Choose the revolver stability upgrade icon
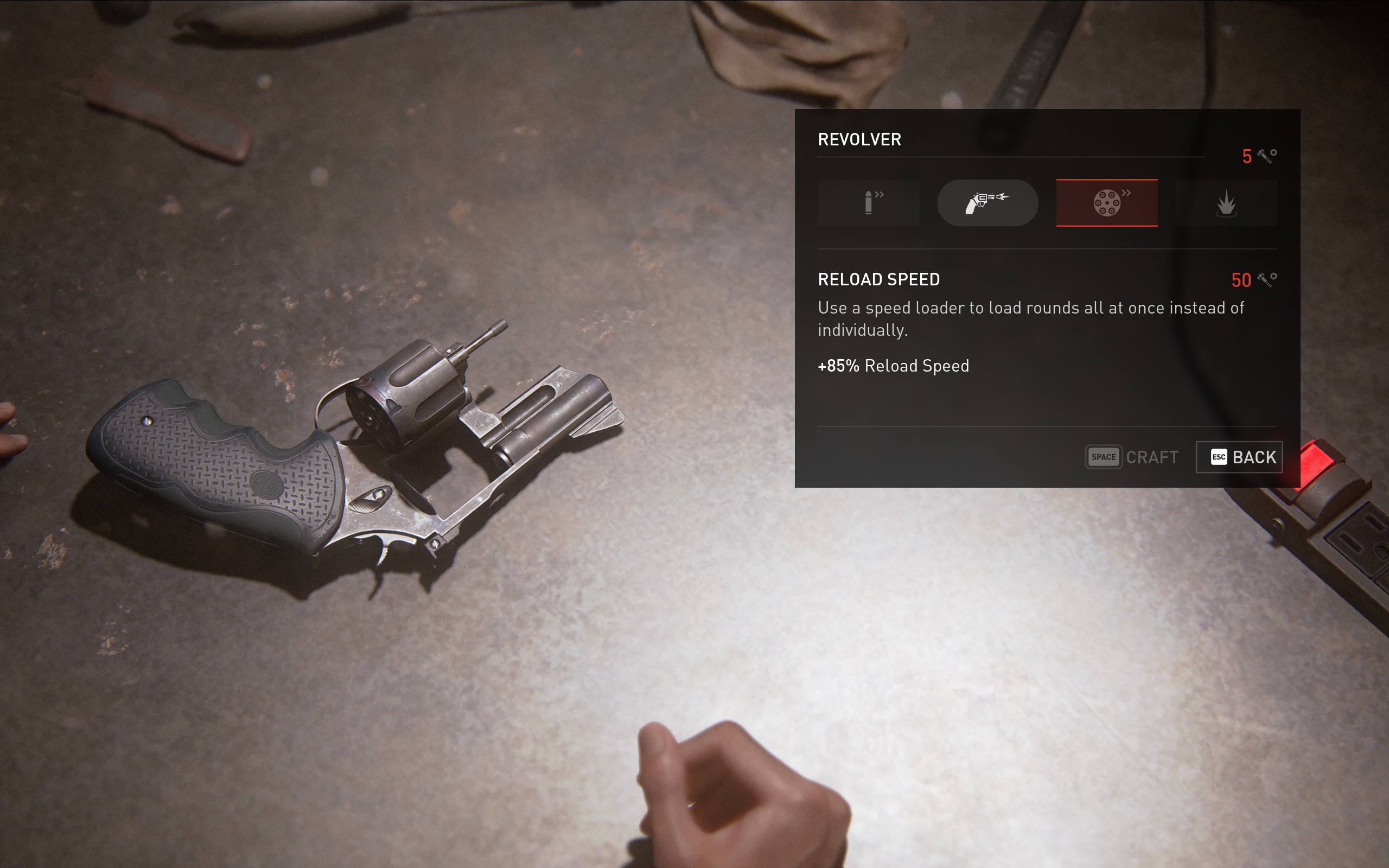1389x868 pixels. click(x=987, y=203)
